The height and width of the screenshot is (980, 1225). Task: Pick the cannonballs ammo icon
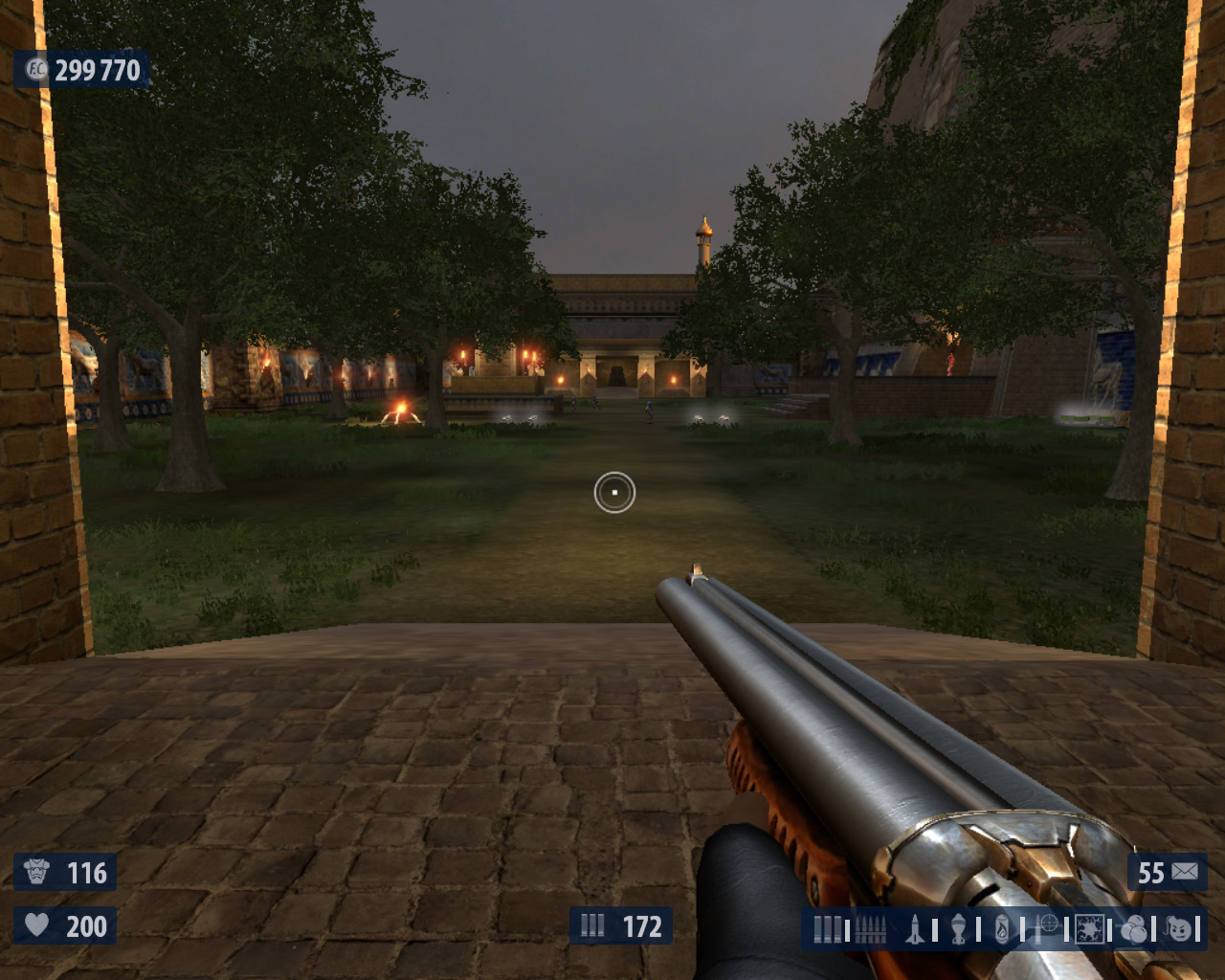tap(1134, 929)
